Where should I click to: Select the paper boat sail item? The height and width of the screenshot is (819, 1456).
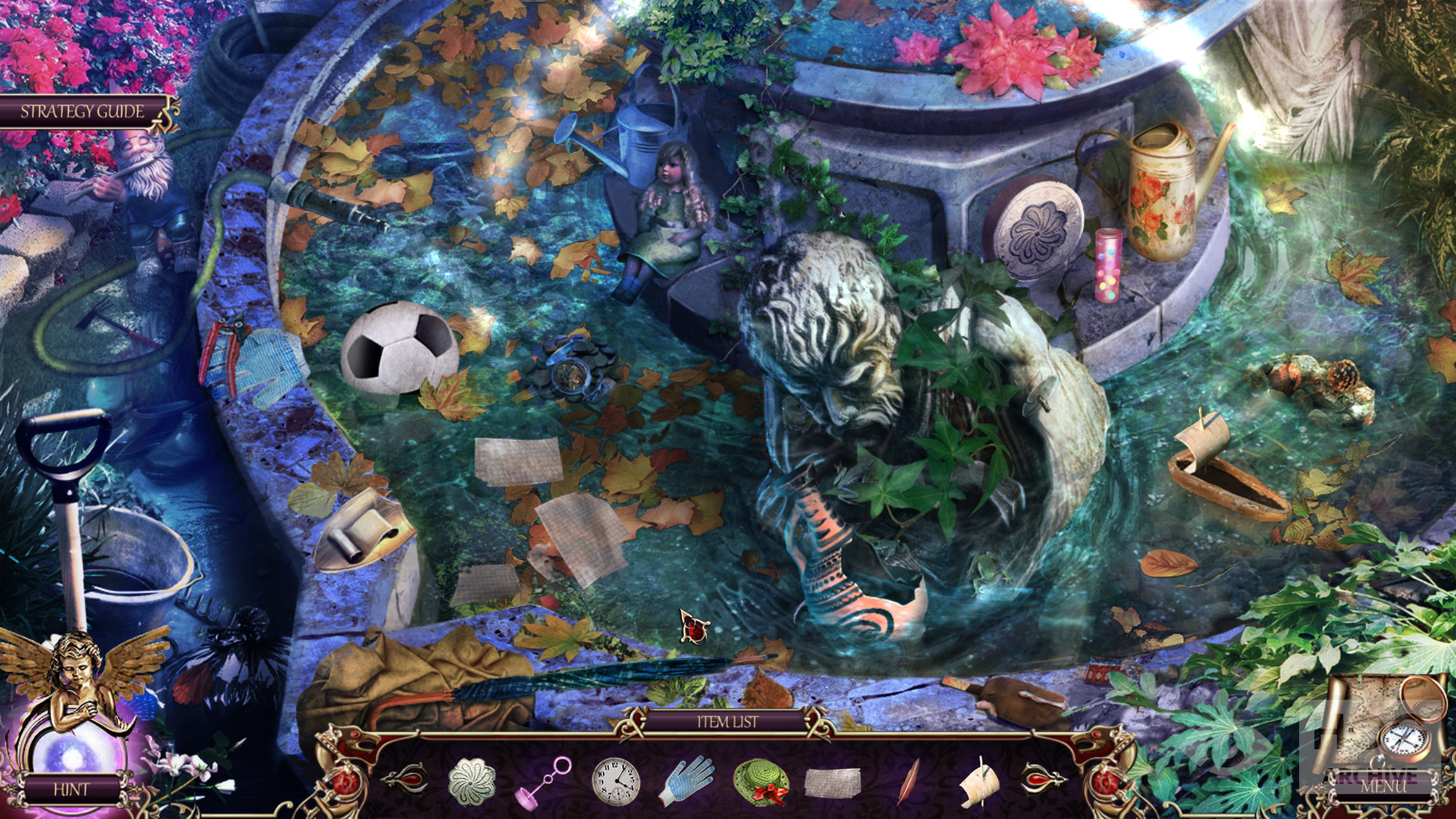[x=980, y=783]
